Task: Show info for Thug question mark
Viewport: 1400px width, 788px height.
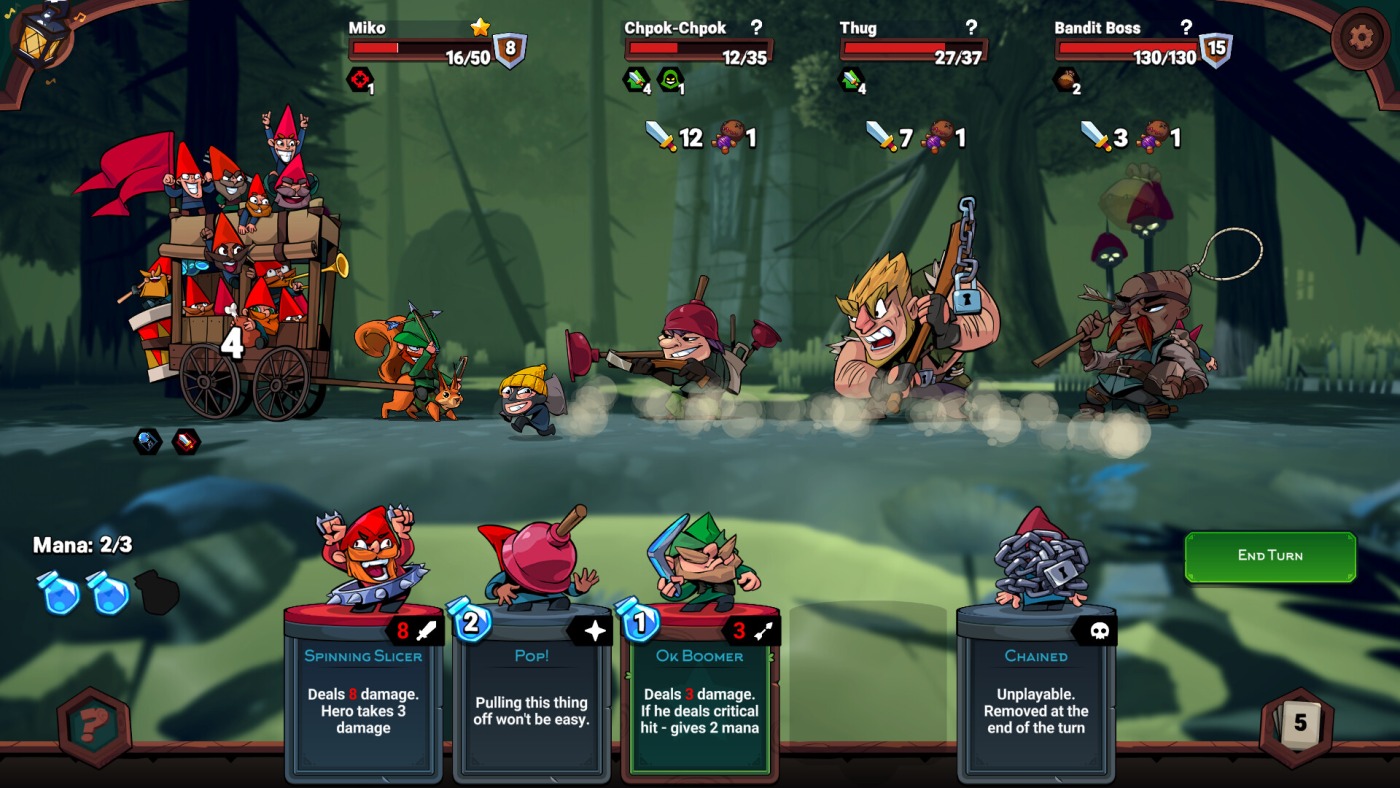Action: (970, 27)
